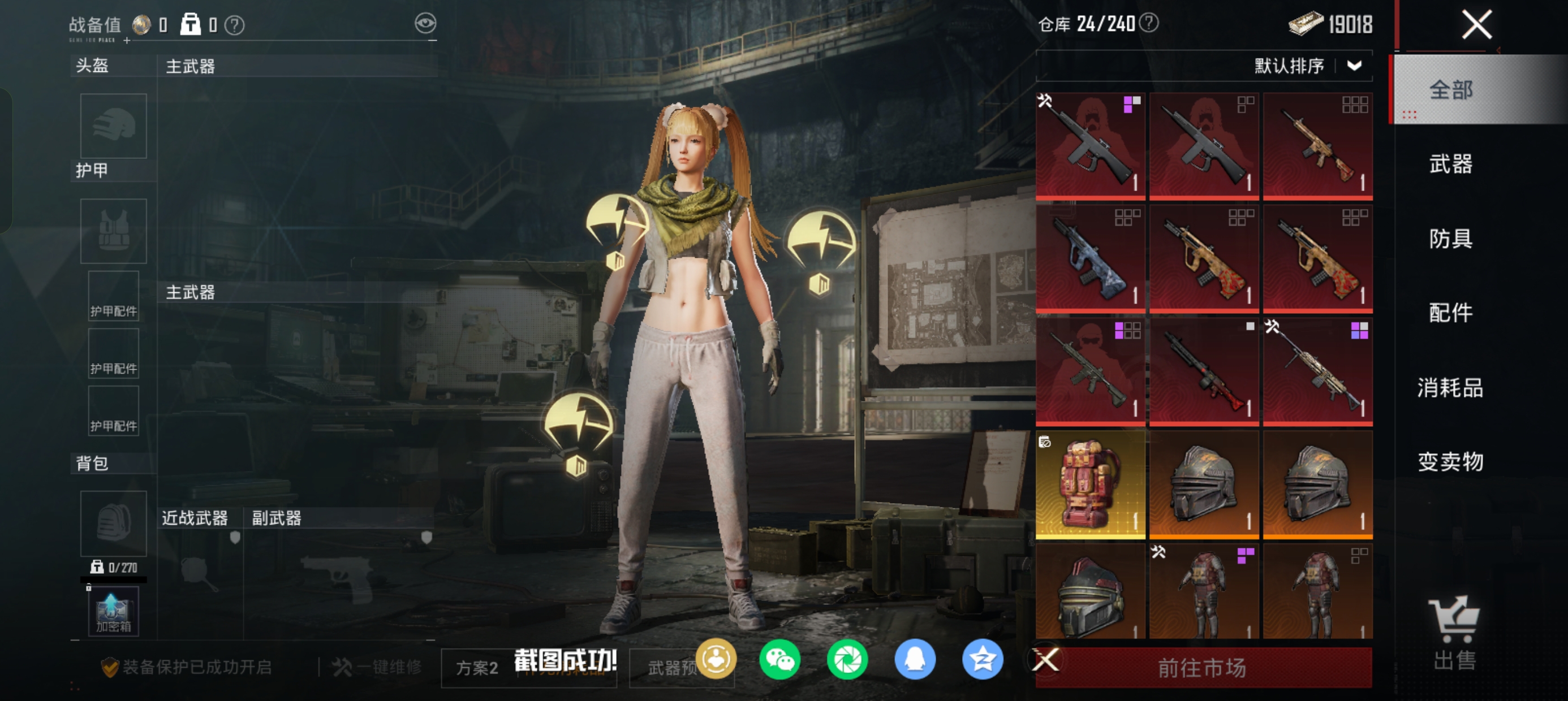1568x701 pixels.
Task: View the 变卖物 category
Action: coord(1450,462)
